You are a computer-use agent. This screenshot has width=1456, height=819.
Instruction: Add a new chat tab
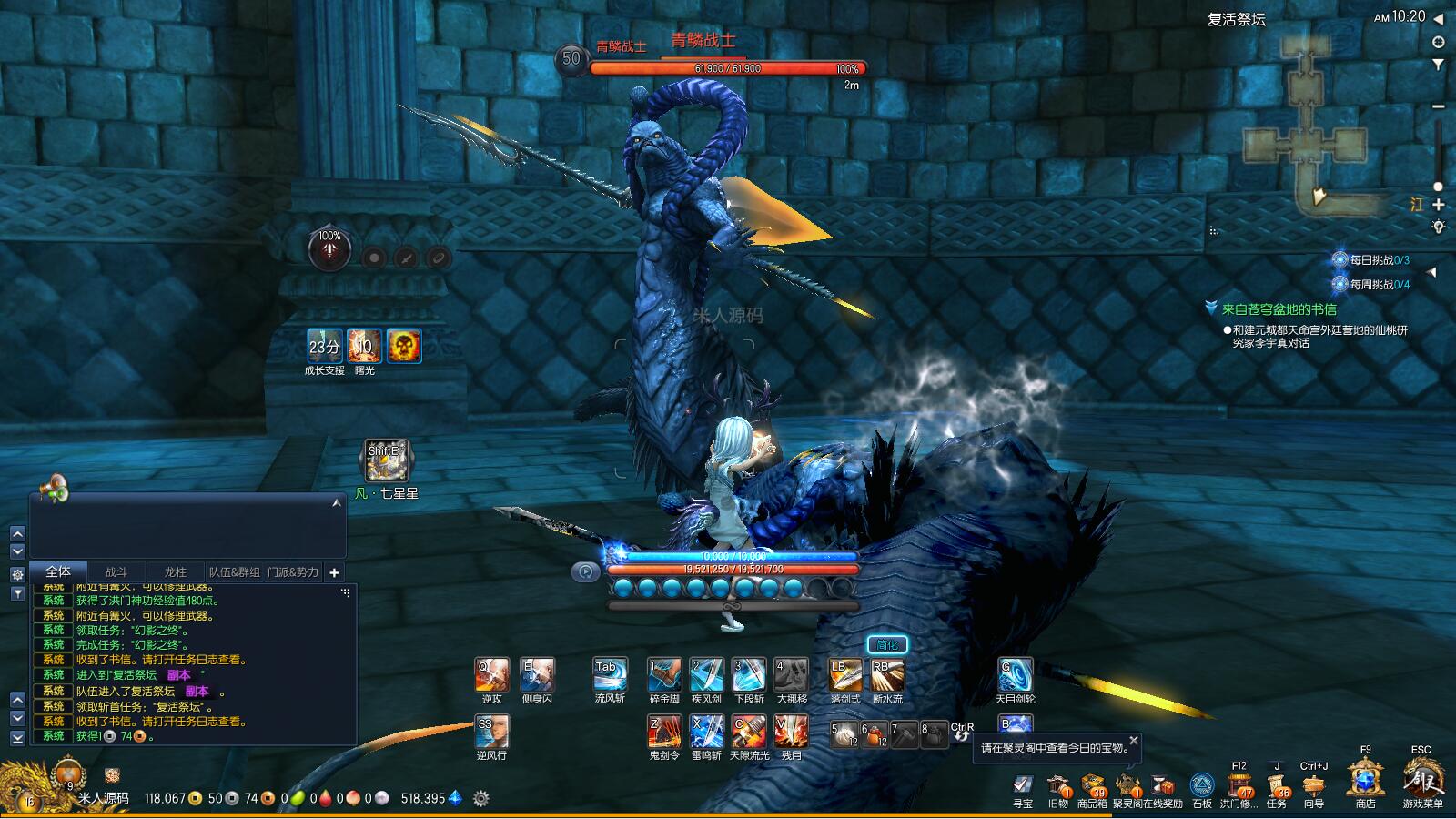[334, 572]
